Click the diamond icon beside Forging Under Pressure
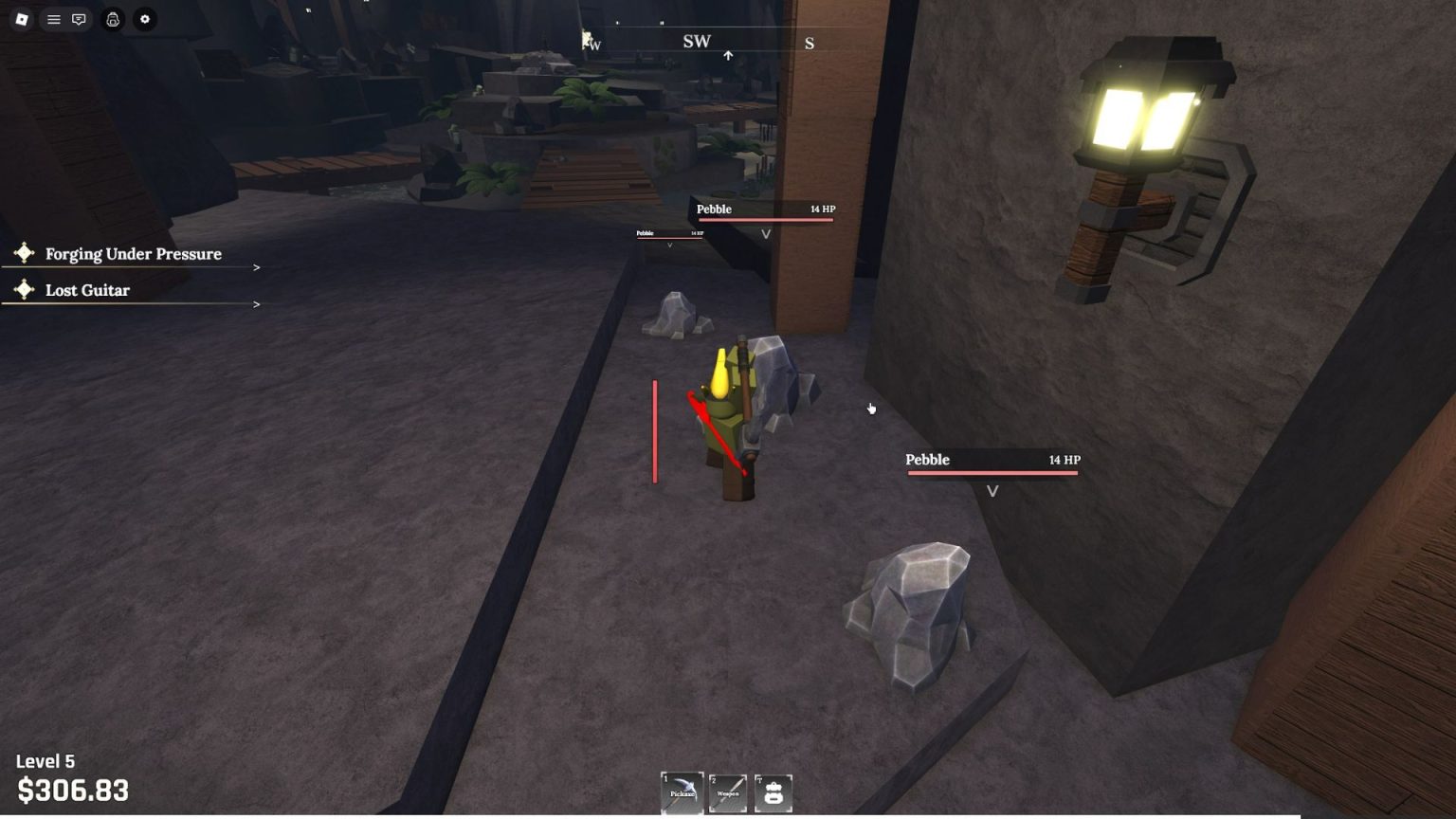 23,251
